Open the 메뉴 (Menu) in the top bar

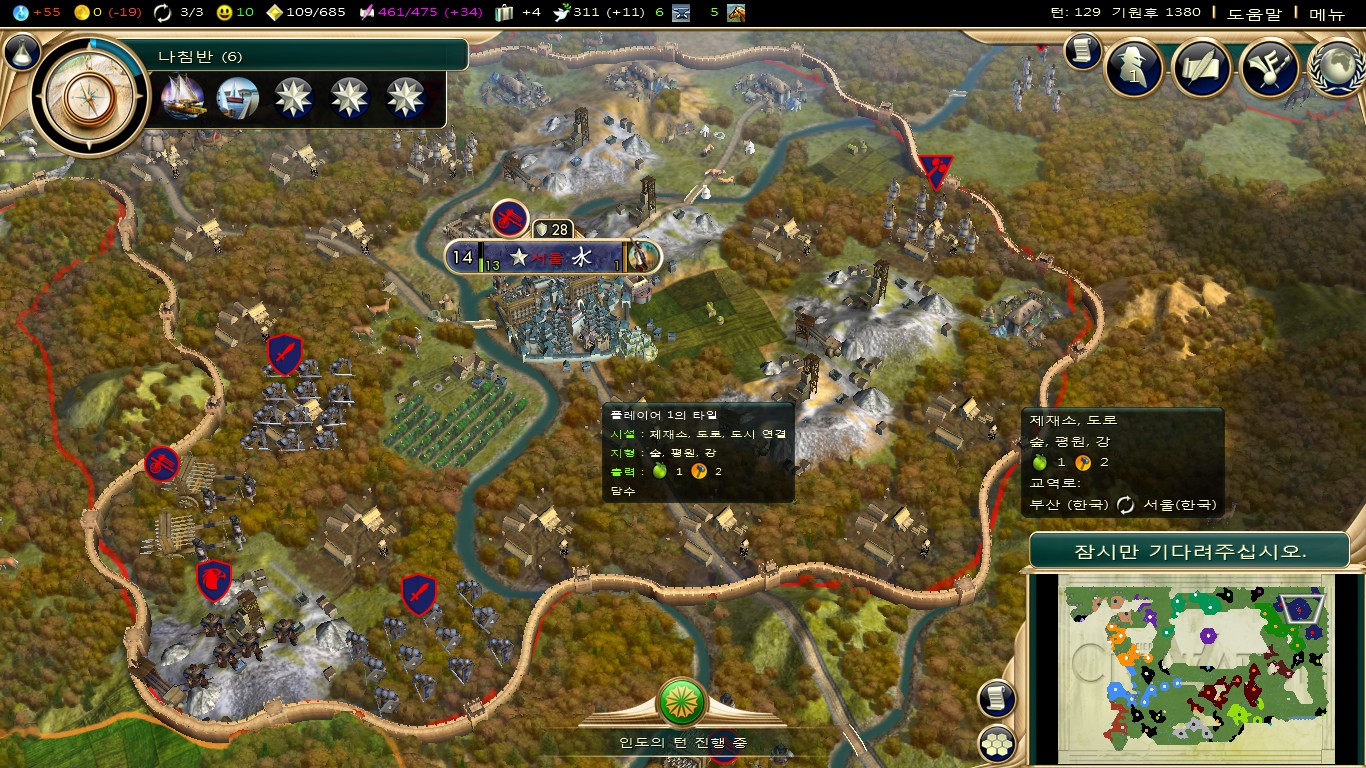pyautogui.click(x=1327, y=13)
